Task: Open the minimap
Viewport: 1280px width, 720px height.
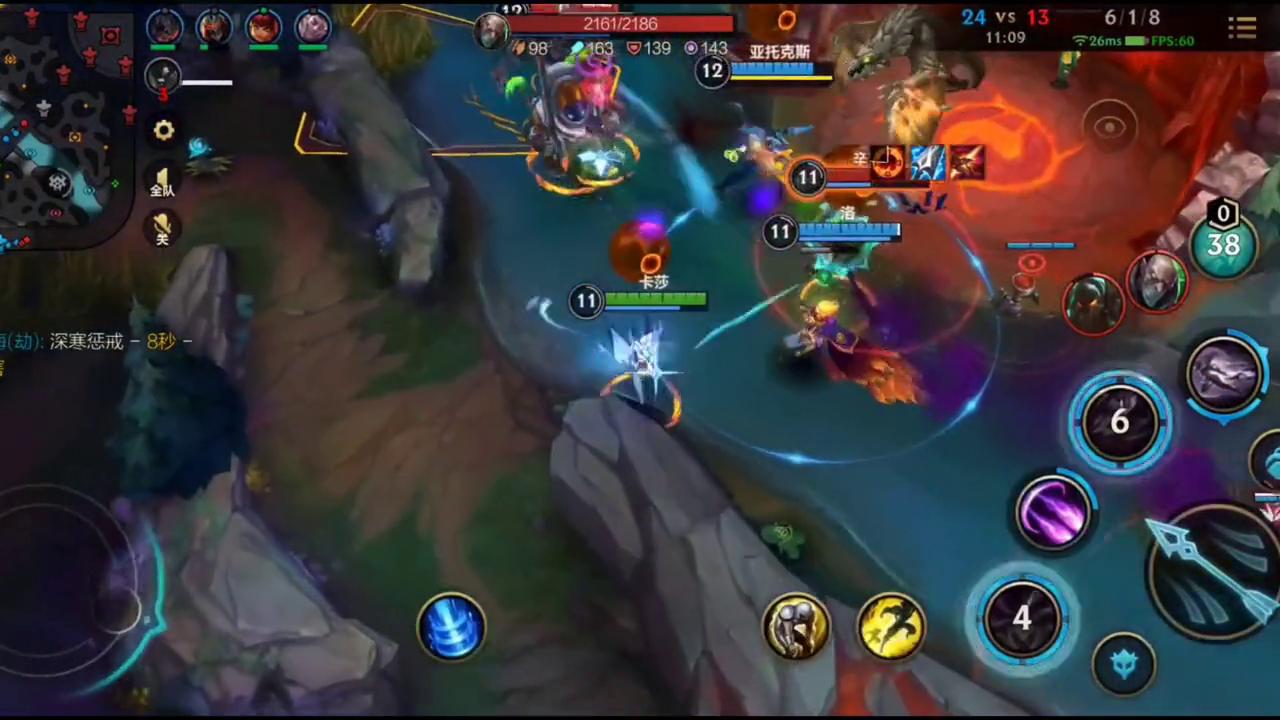Action: tap(65, 125)
